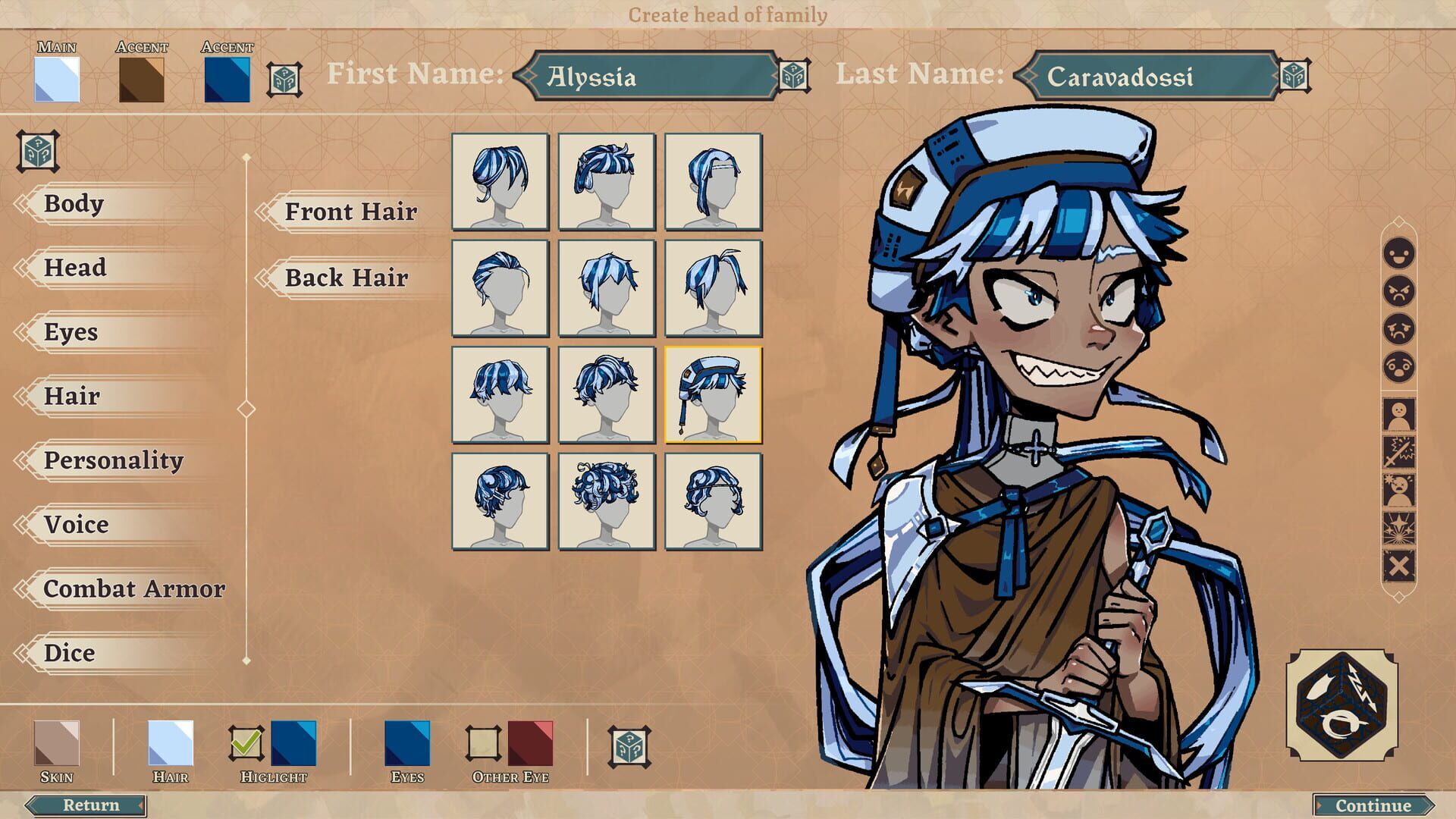Toggle the idle pose preview
Screen dimensions: 1456x819
(1398, 413)
